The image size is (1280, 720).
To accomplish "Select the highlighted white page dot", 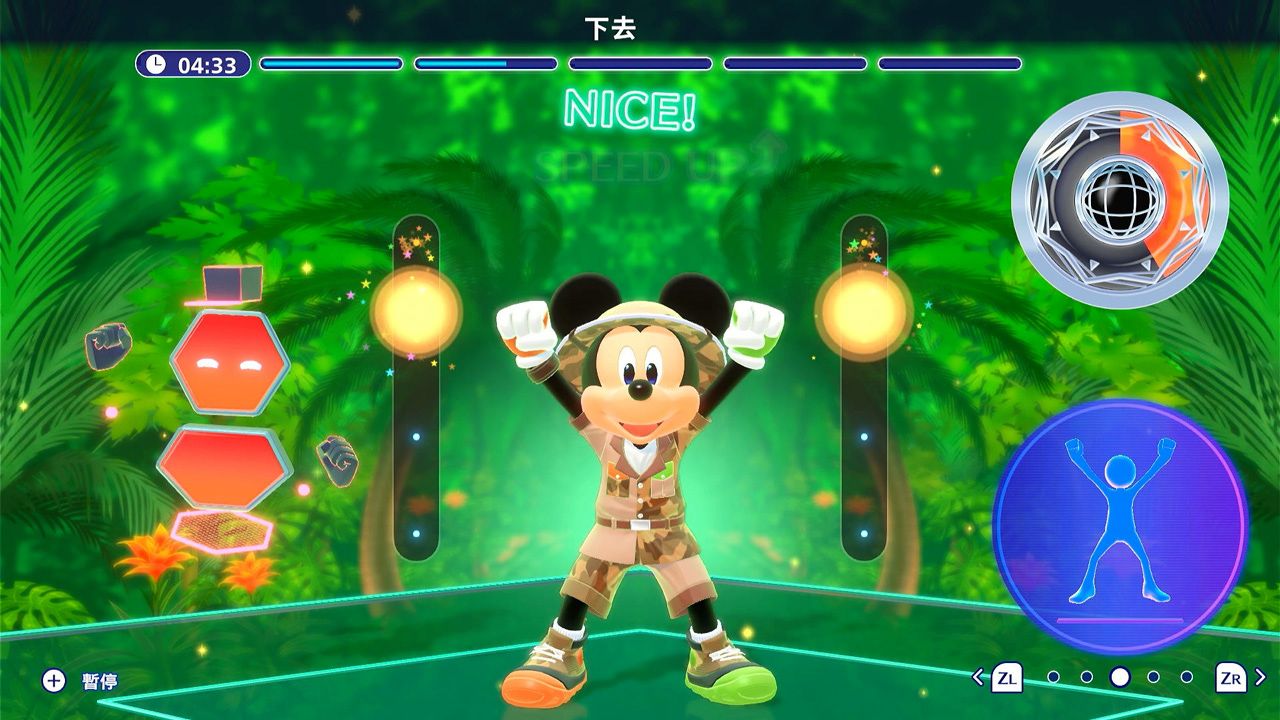I will [x=1120, y=677].
